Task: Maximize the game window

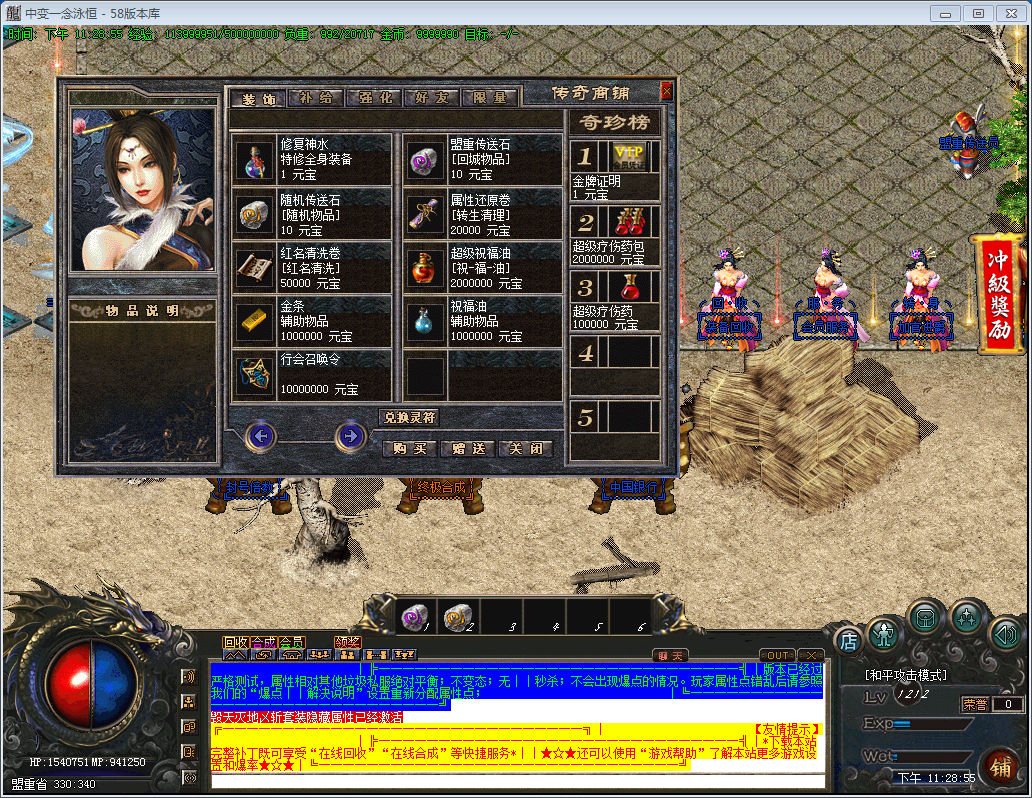Action: pos(978,13)
